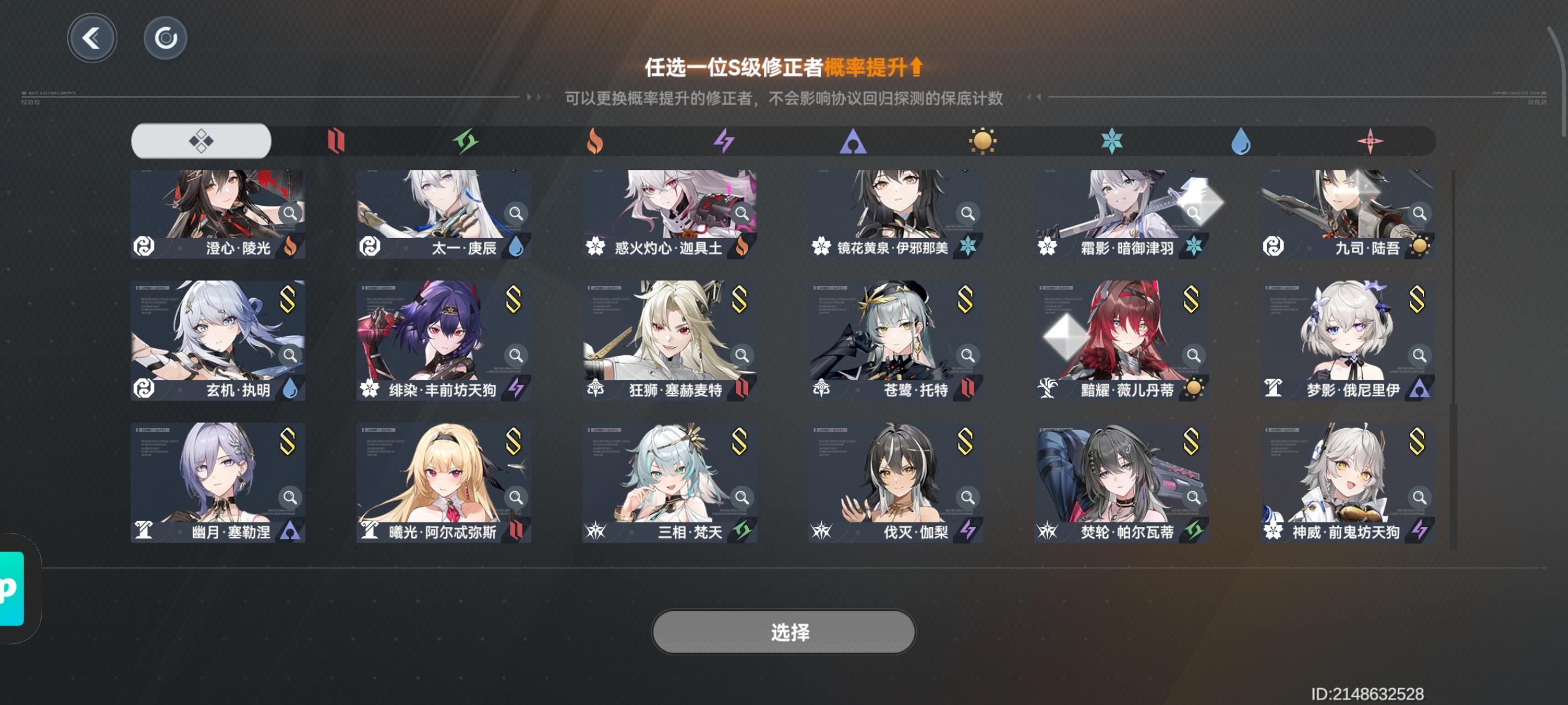Select the pink star element filter icon
Viewport: 1568px width, 705px height.
coord(1370,141)
